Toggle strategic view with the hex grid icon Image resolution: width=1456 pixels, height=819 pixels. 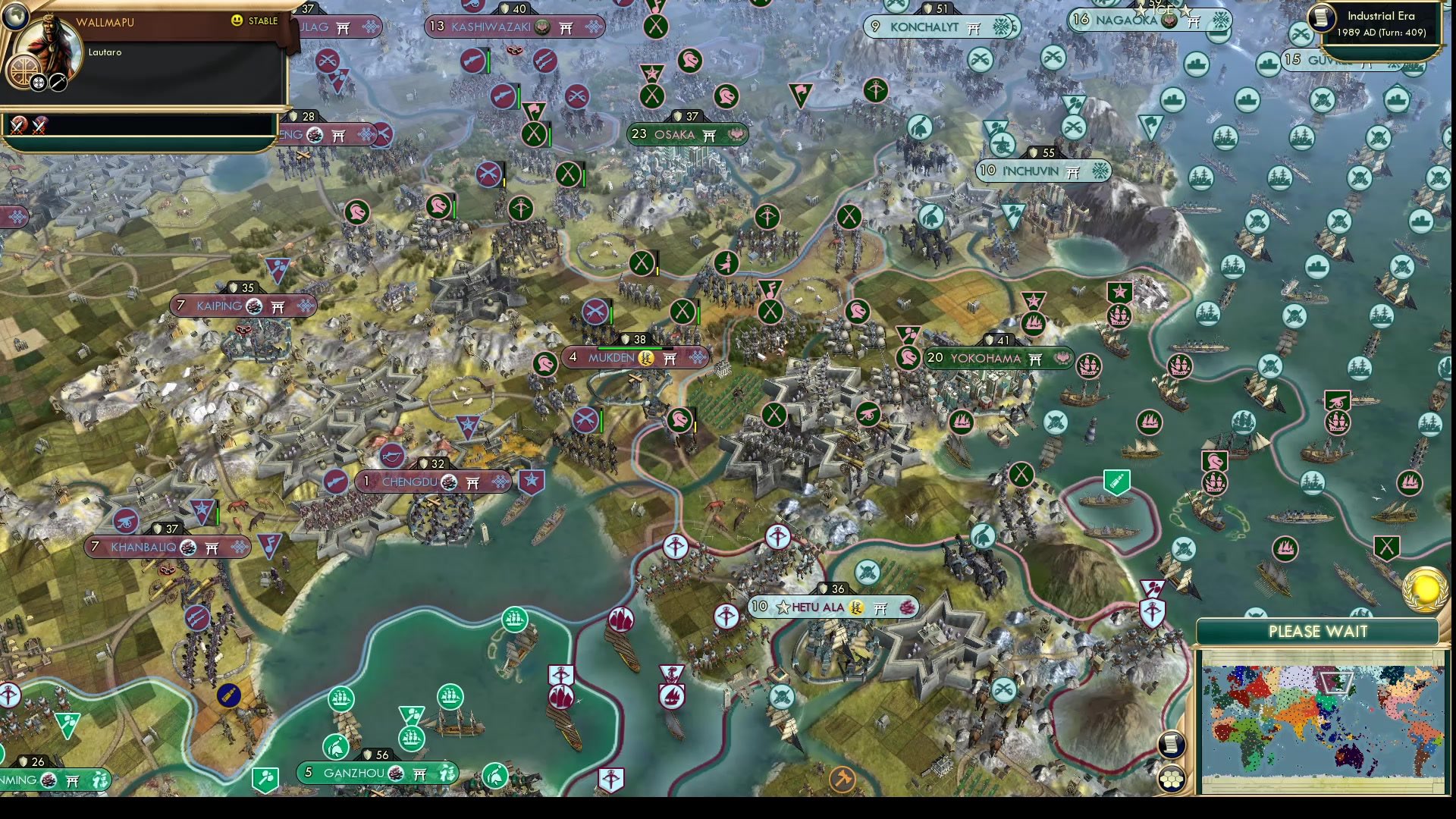pyautogui.click(x=1172, y=780)
